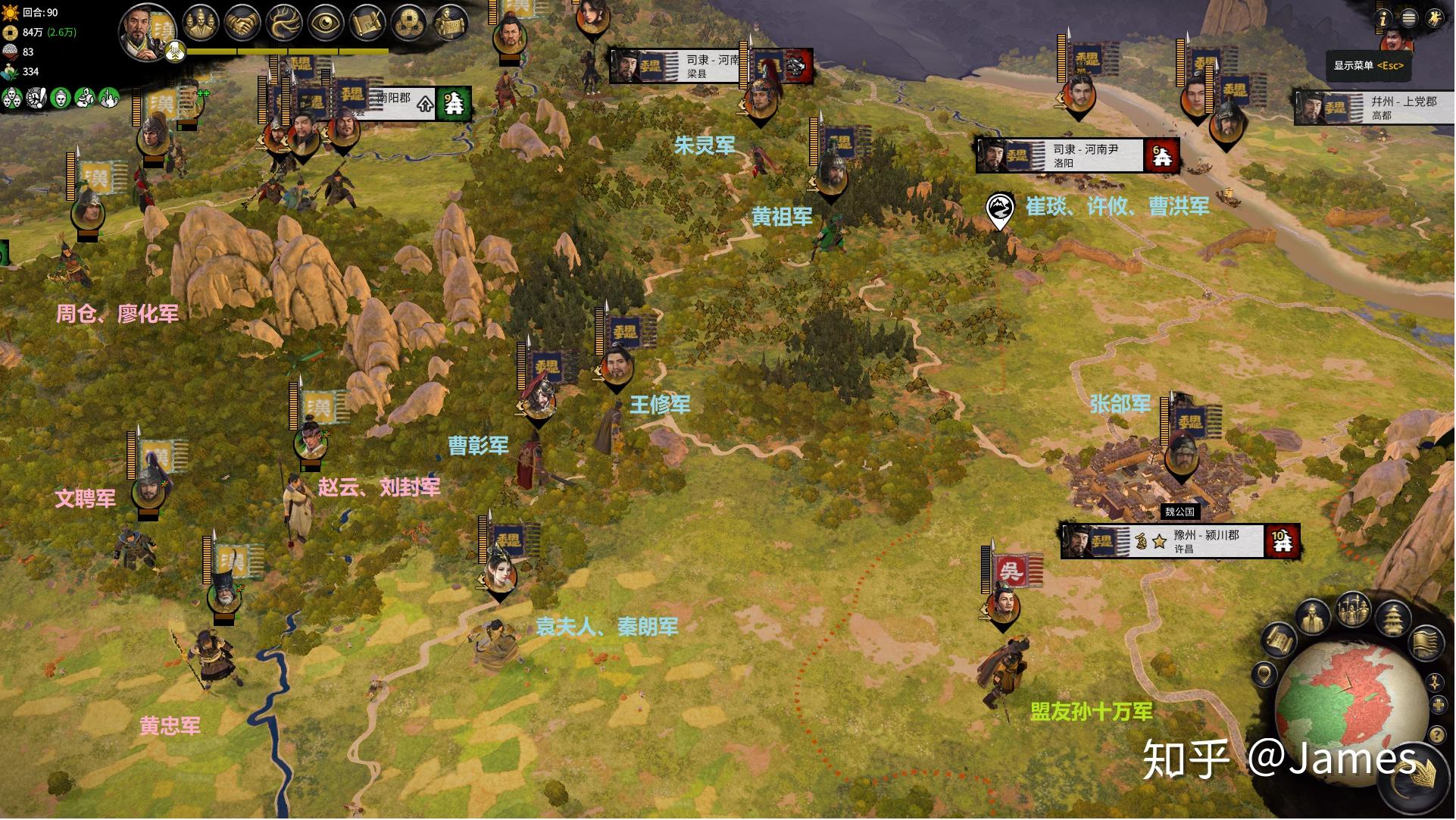Screen dimensions: 1456x820
Task: Click the faction leader portrait
Action: pos(145,32)
